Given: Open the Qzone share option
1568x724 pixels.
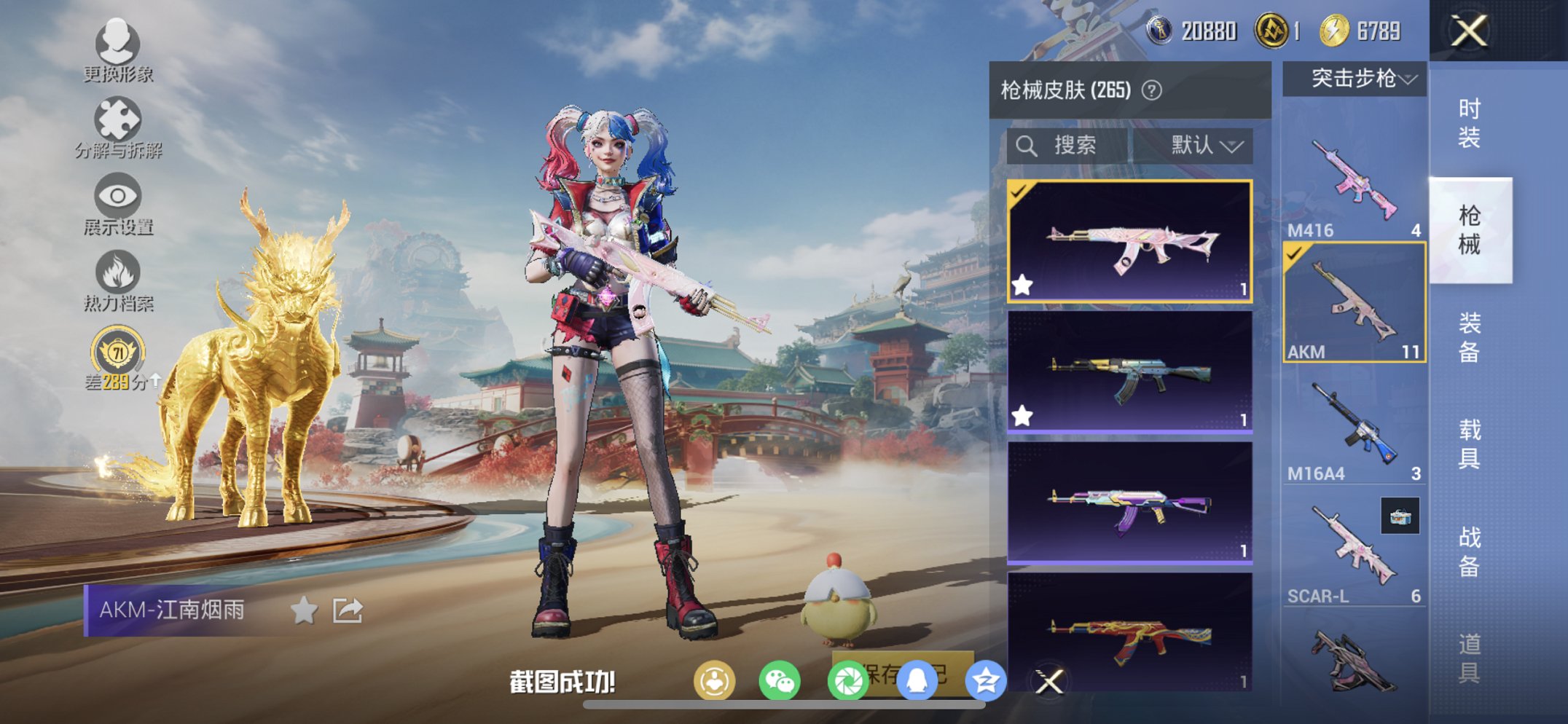Looking at the screenshot, I should pos(985,677).
